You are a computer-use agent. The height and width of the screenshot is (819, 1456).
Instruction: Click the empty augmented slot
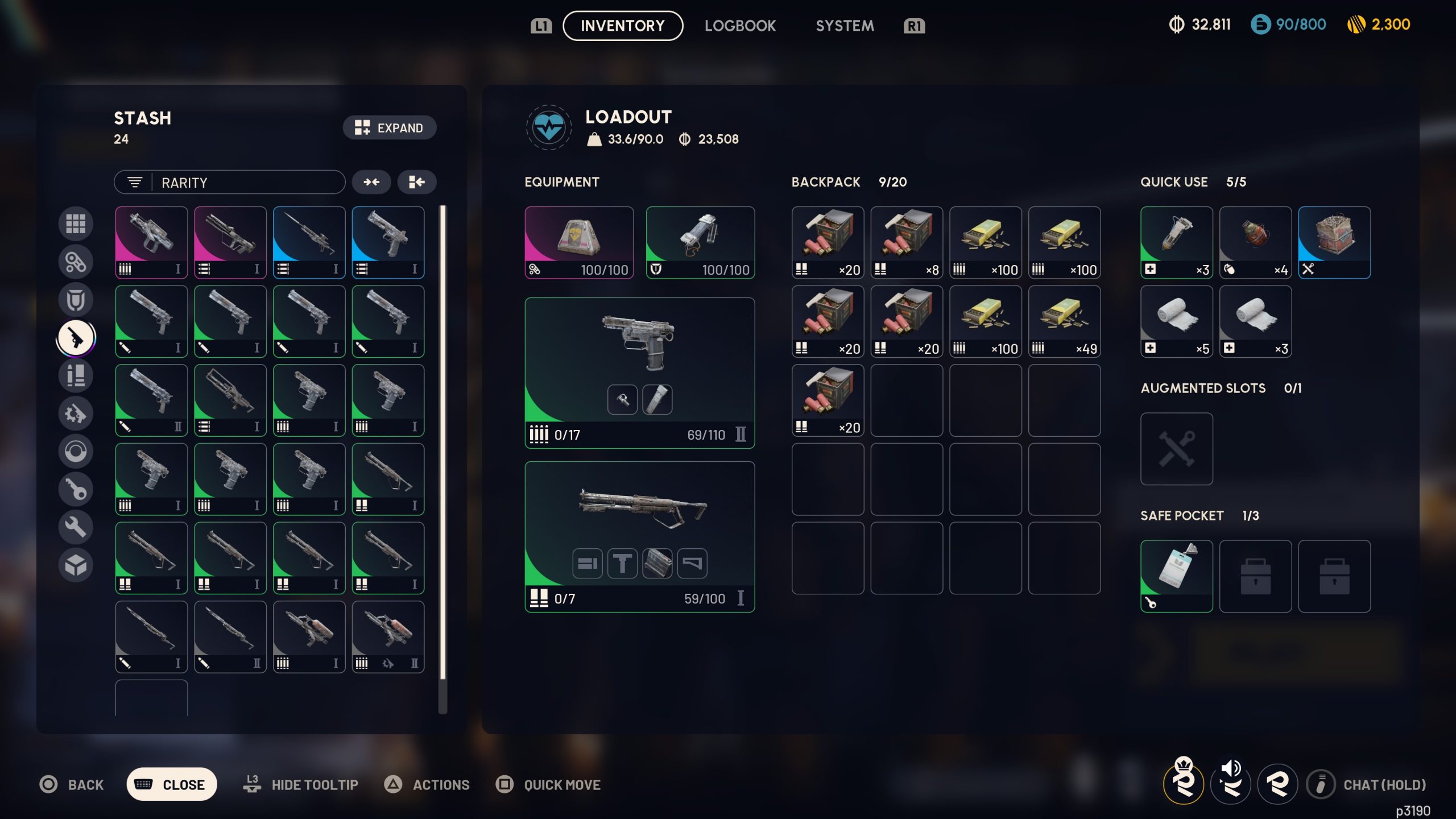tap(1176, 449)
